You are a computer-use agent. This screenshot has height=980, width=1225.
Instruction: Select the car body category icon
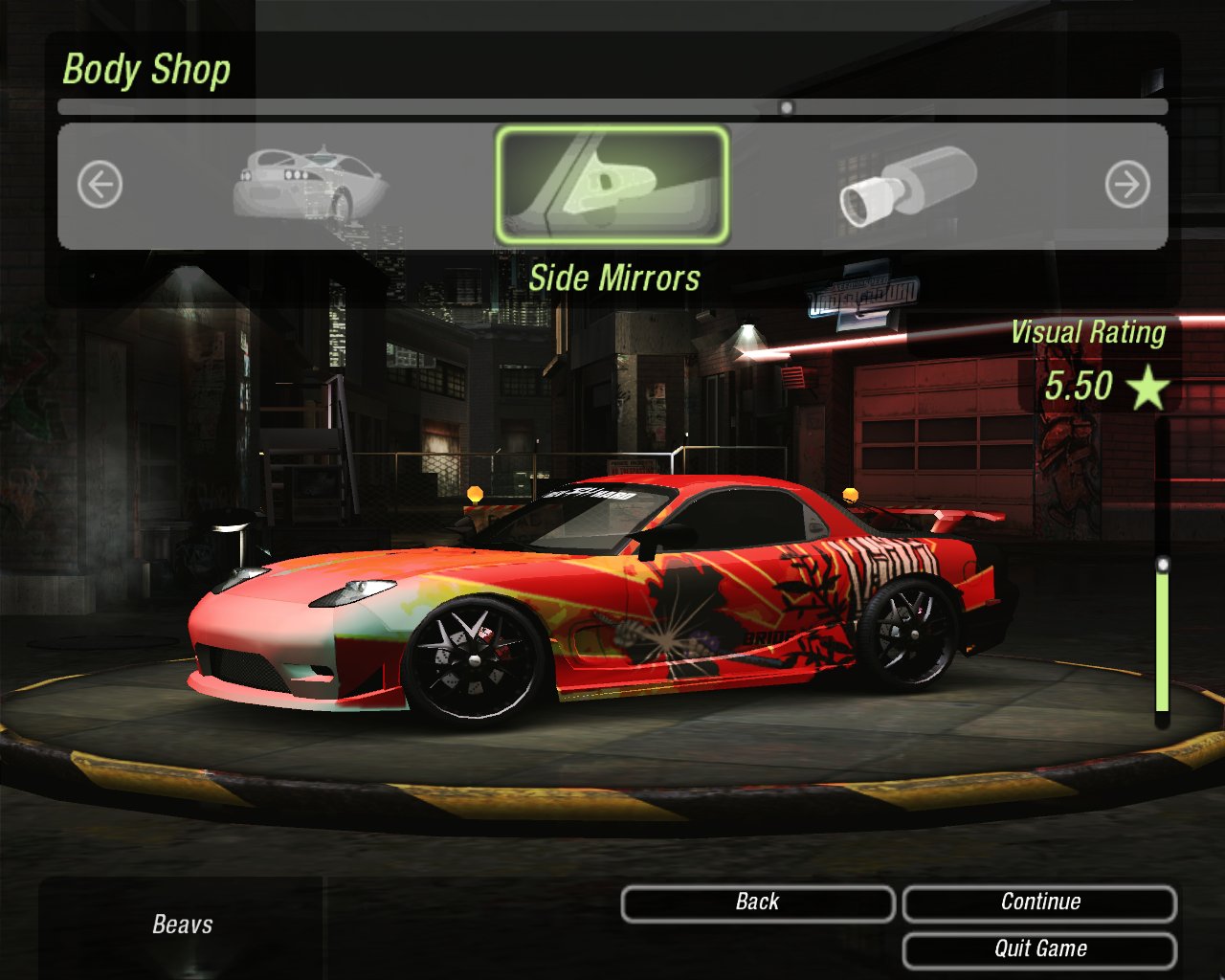tap(308, 183)
